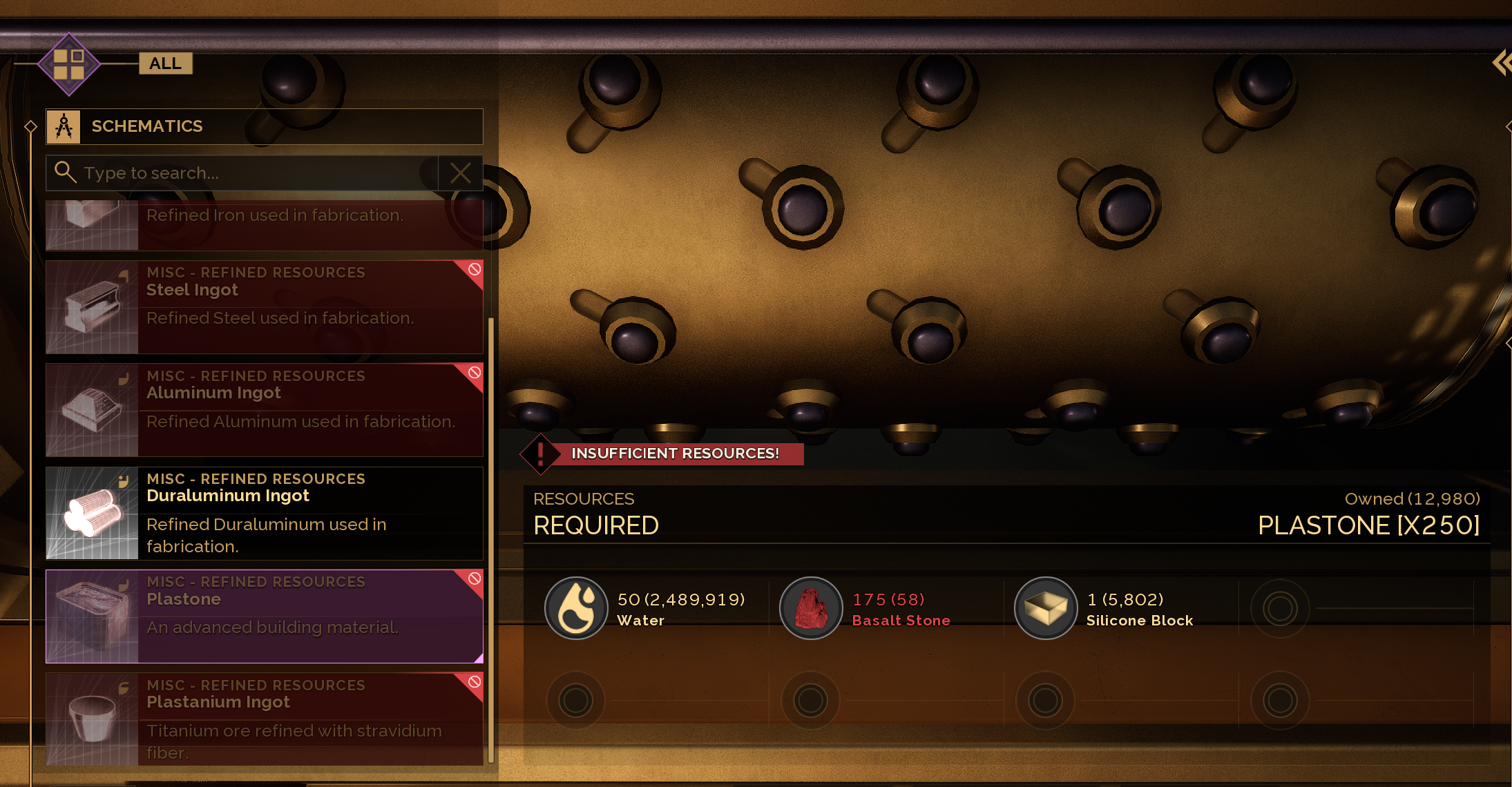The image size is (1512, 787).
Task: Select the Steel Ingot schematic
Action: pyautogui.click(x=265, y=307)
